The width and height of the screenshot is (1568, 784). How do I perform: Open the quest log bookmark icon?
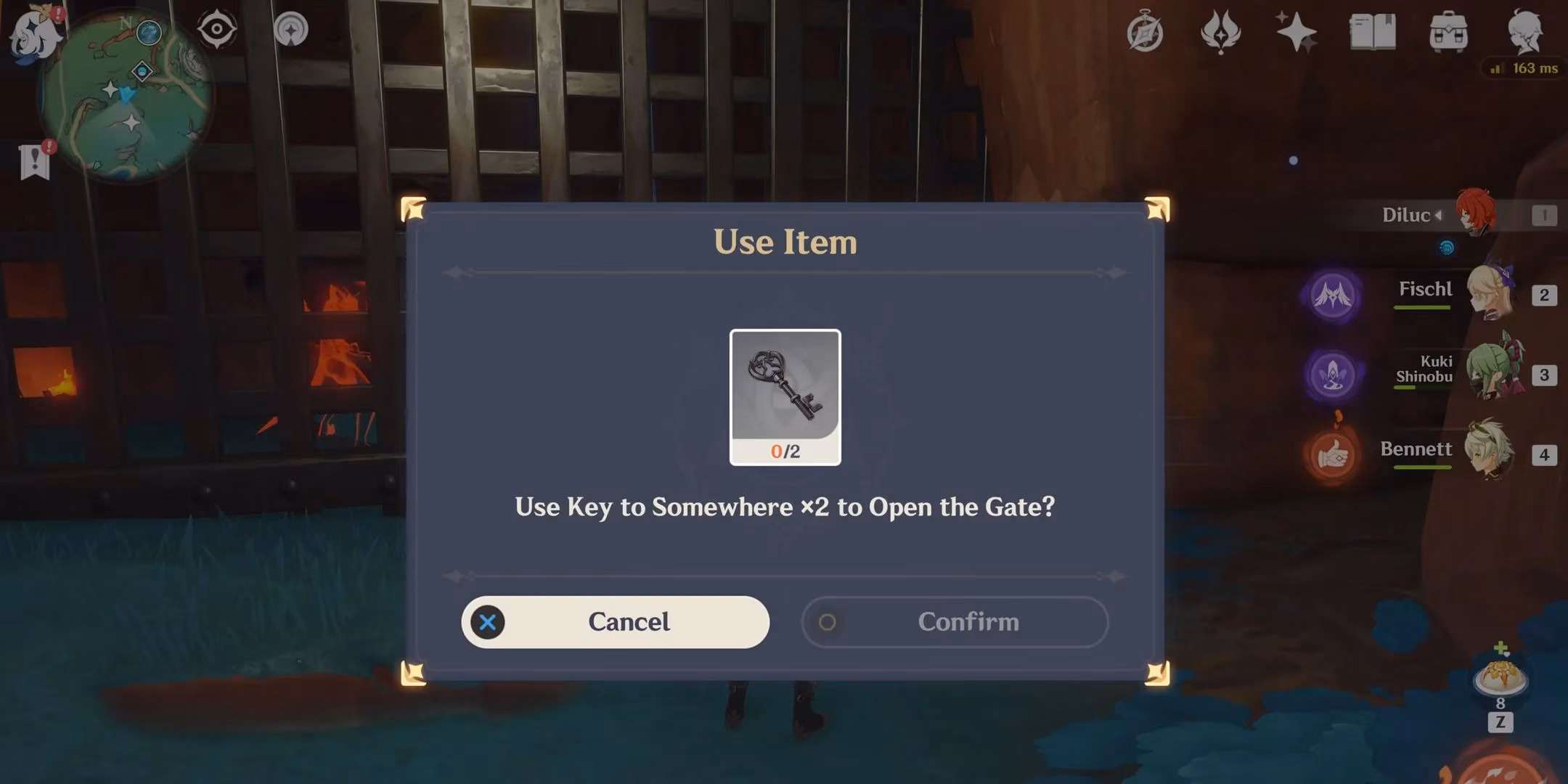pos(35,160)
